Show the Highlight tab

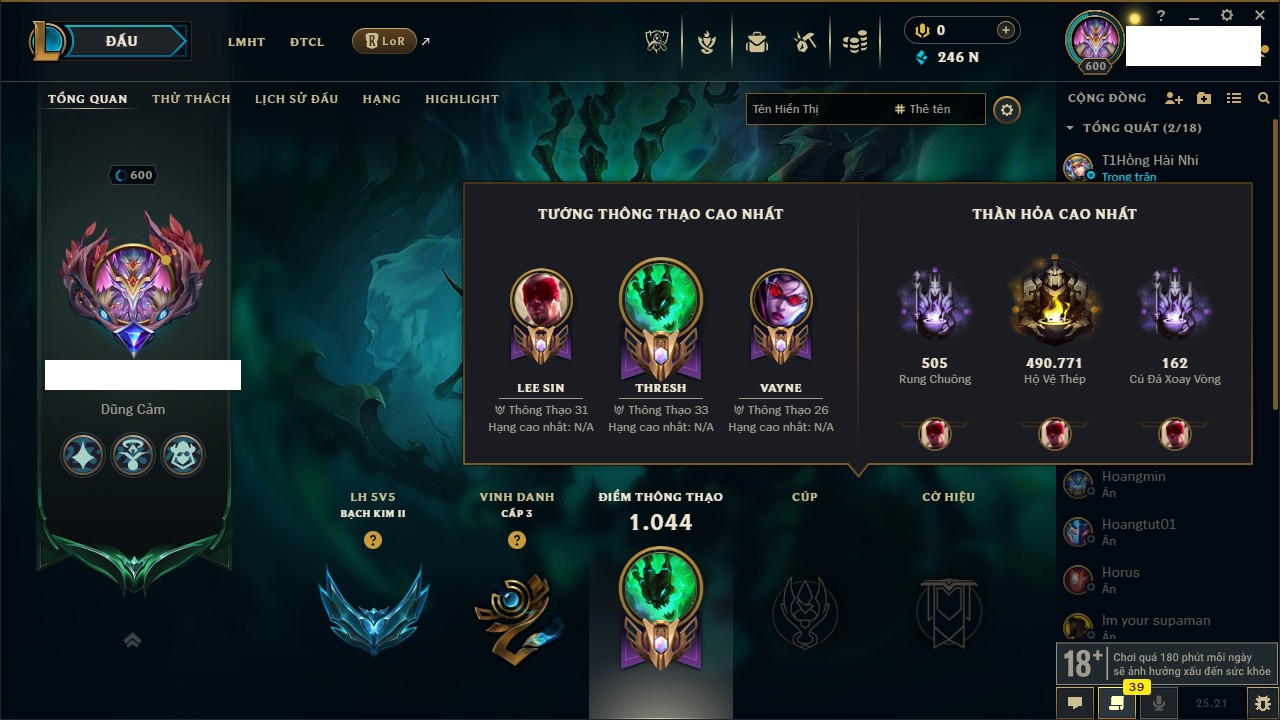click(x=461, y=99)
